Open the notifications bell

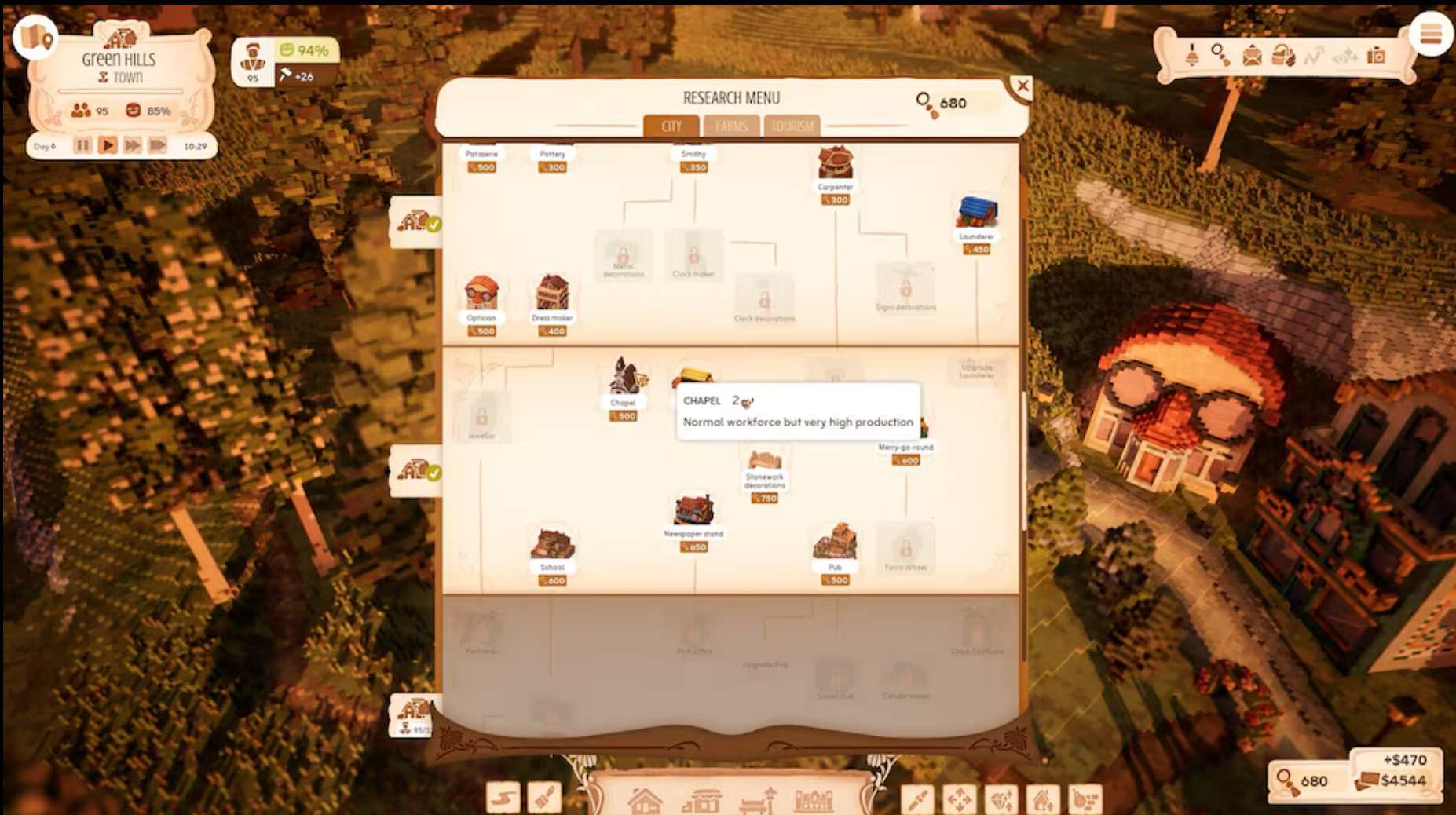pos(1192,56)
